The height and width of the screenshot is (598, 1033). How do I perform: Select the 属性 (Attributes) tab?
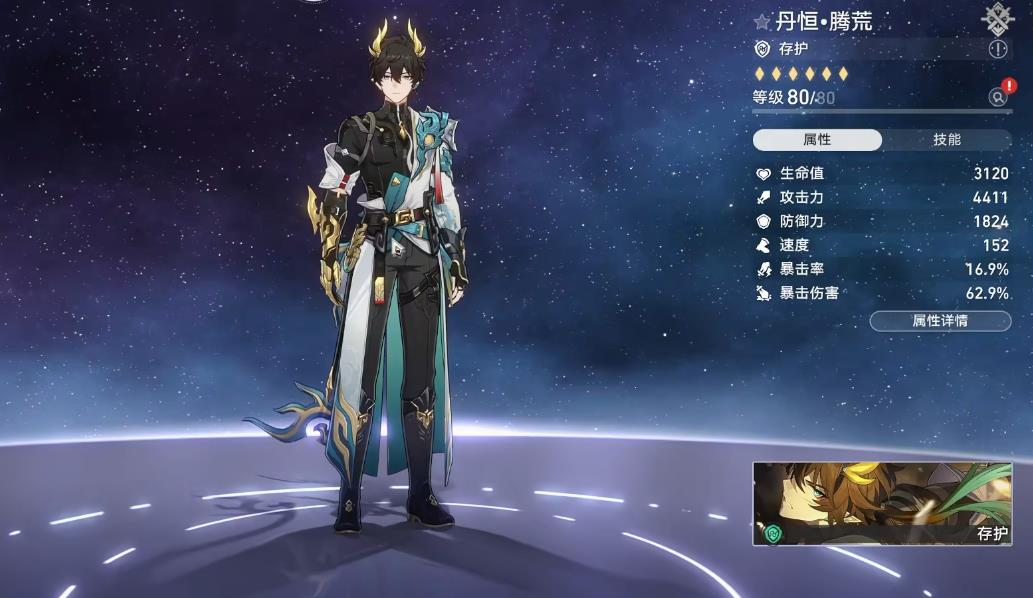coord(817,140)
